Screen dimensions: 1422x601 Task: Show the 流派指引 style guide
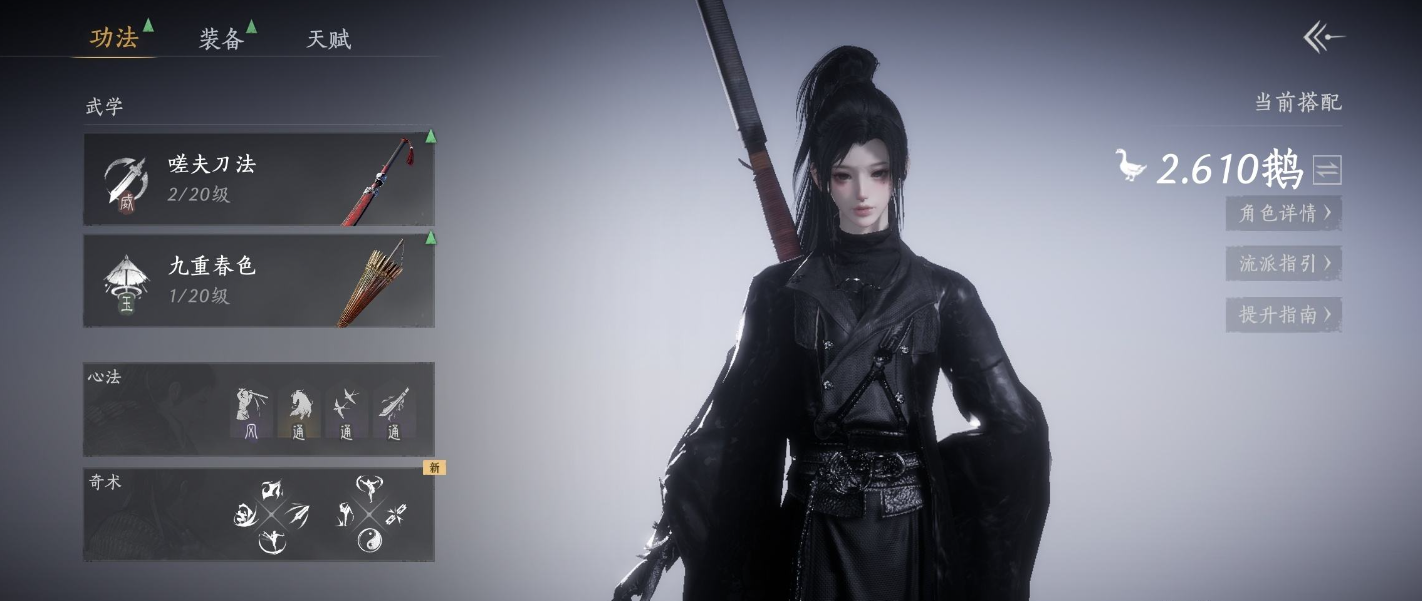point(1284,264)
